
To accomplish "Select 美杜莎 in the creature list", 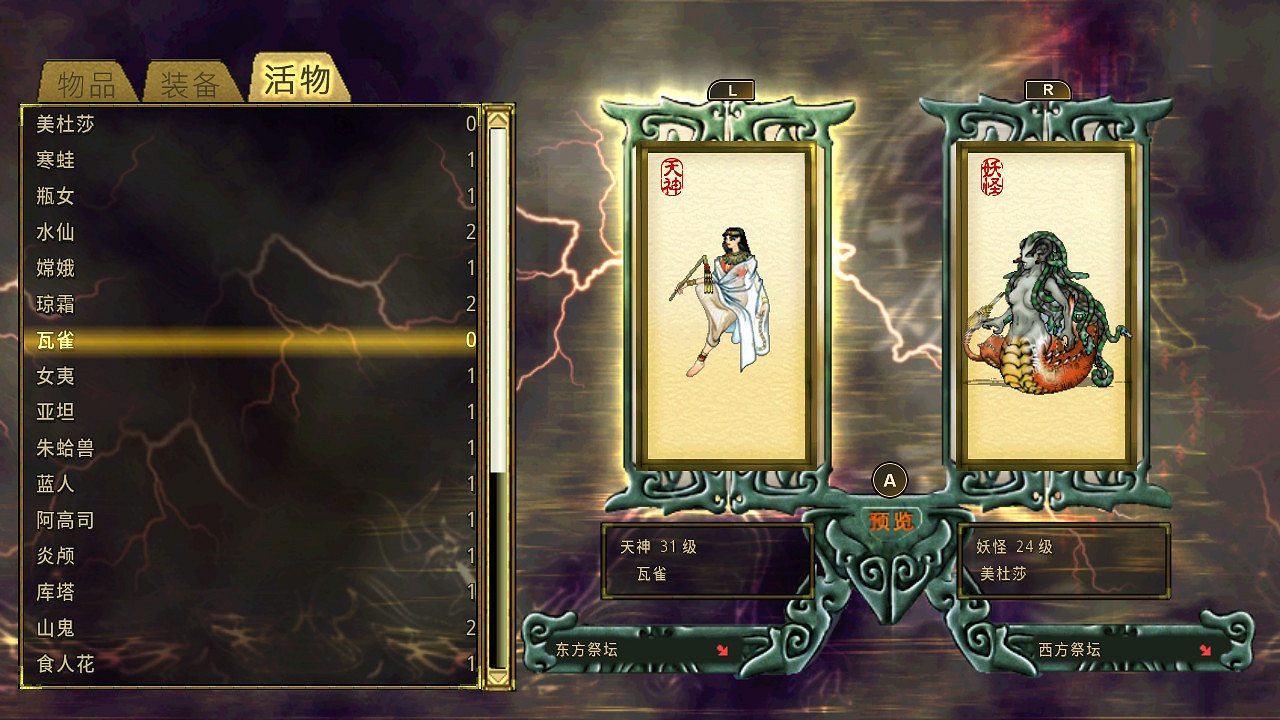I will (65, 125).
